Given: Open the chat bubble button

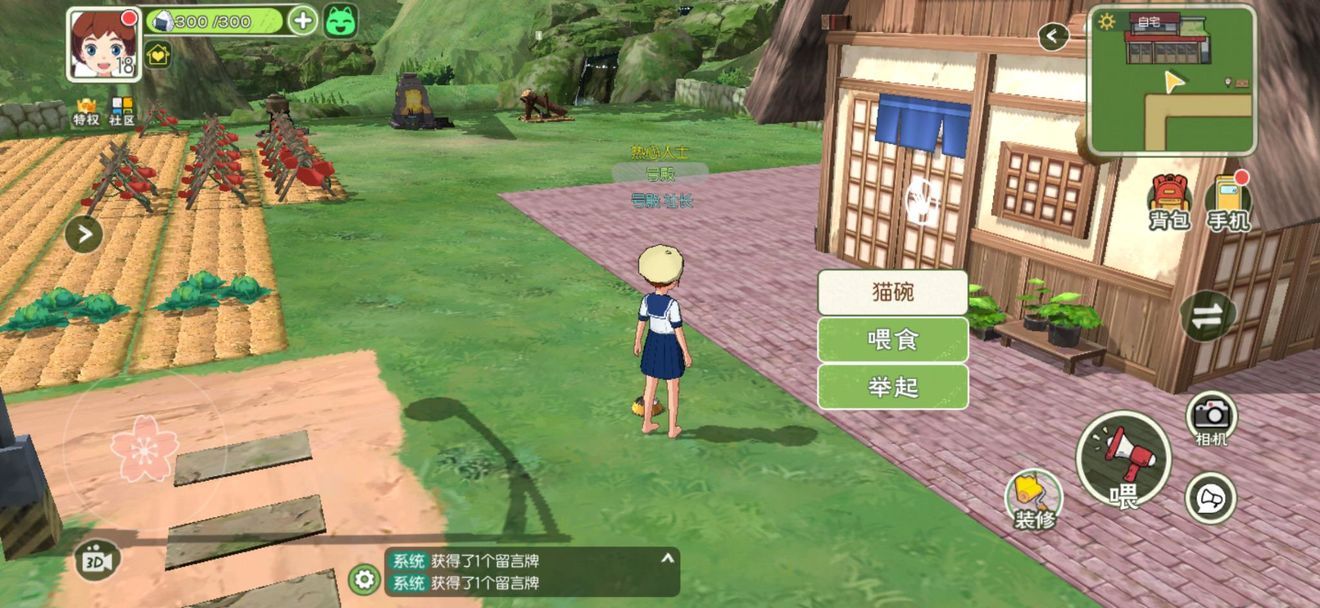Looking at the screenshot, I should click(x=1210, y=497).
